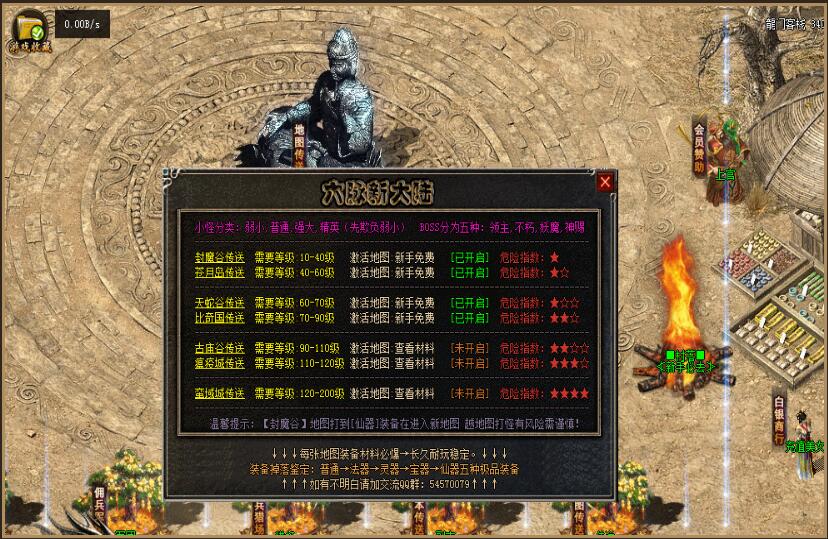Teleport via 封魔谷传送 link
The image size is (828, 539).
point(220,258)
